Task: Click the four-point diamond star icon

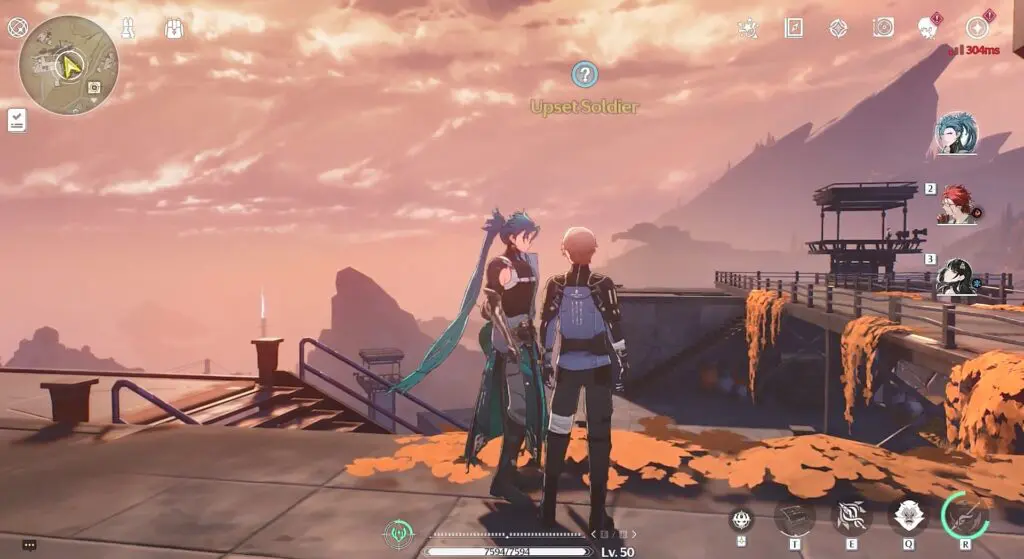Action: point(838,28)
